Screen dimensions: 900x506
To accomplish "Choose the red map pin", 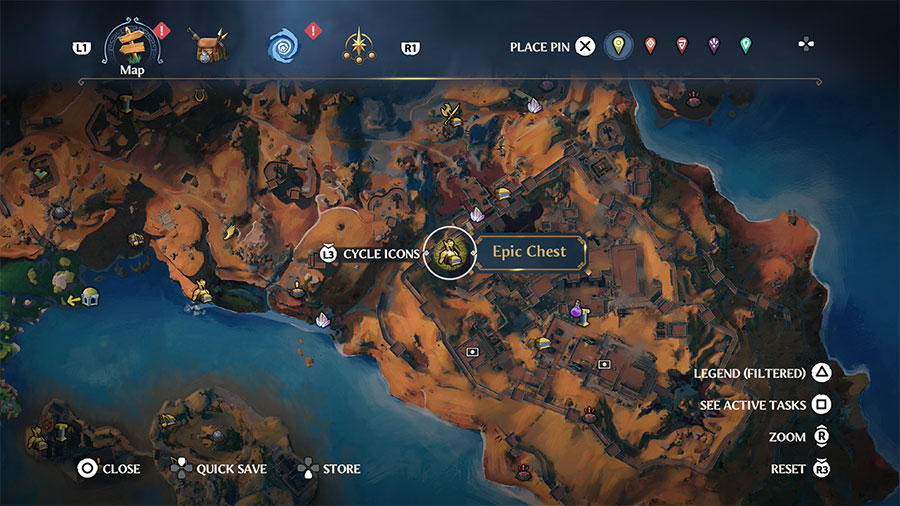I will click(x=682, y=46).
